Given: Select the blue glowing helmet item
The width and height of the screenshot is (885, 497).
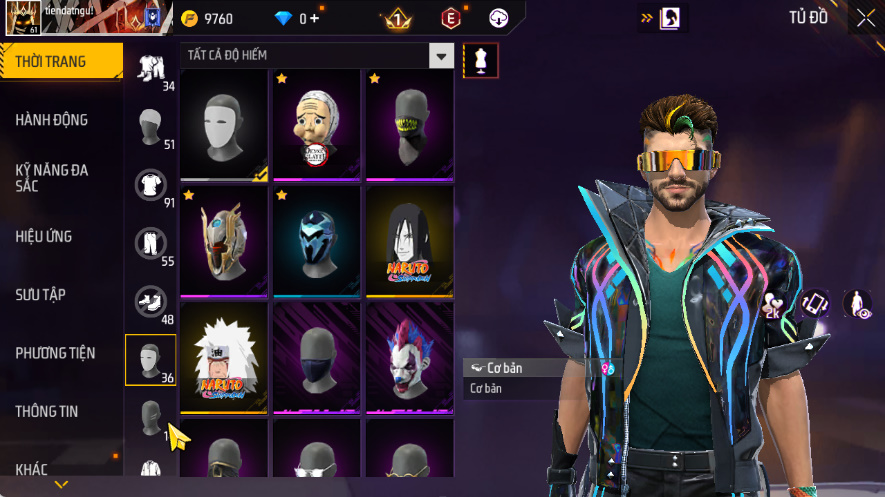Looking at the screenshot, I should [316, 241].
